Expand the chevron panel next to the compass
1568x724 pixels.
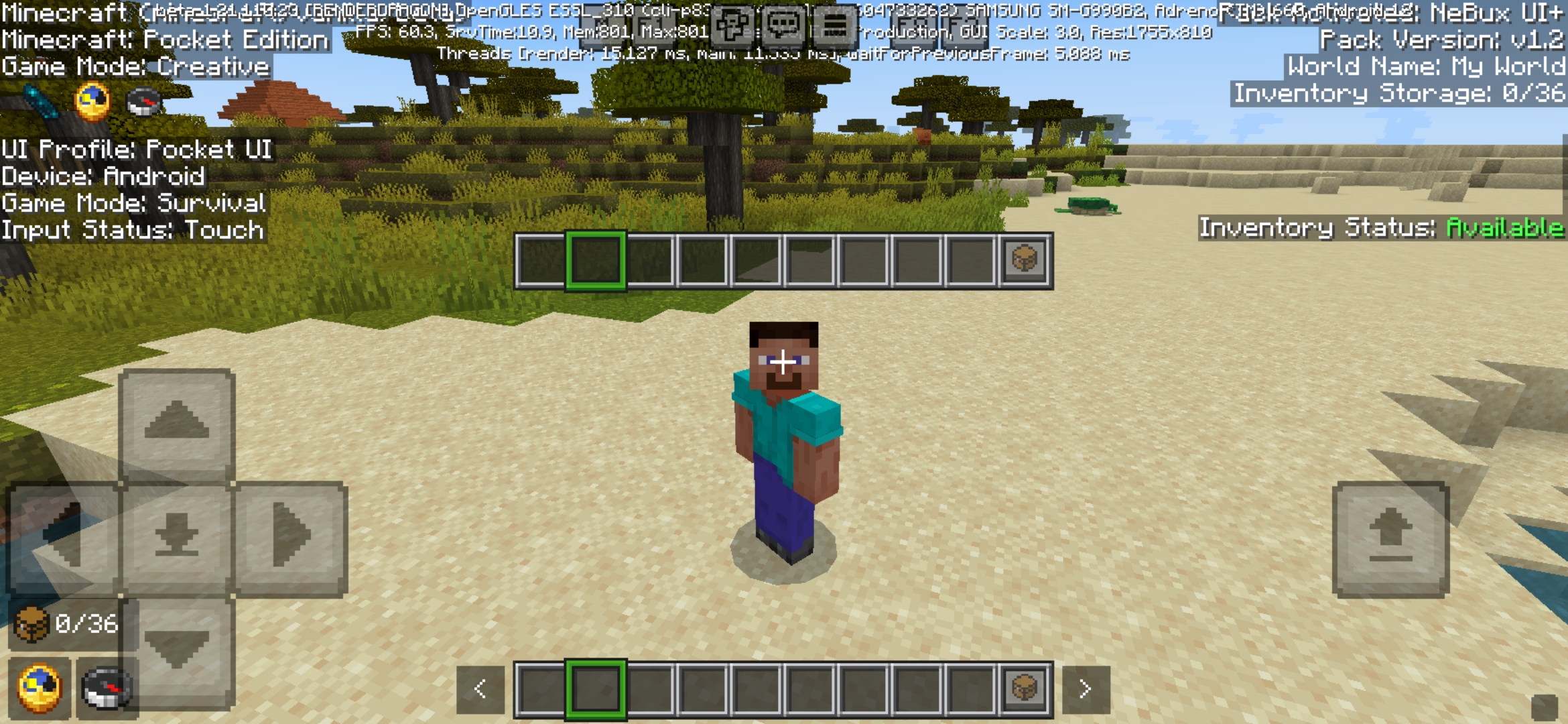(176, 645)
